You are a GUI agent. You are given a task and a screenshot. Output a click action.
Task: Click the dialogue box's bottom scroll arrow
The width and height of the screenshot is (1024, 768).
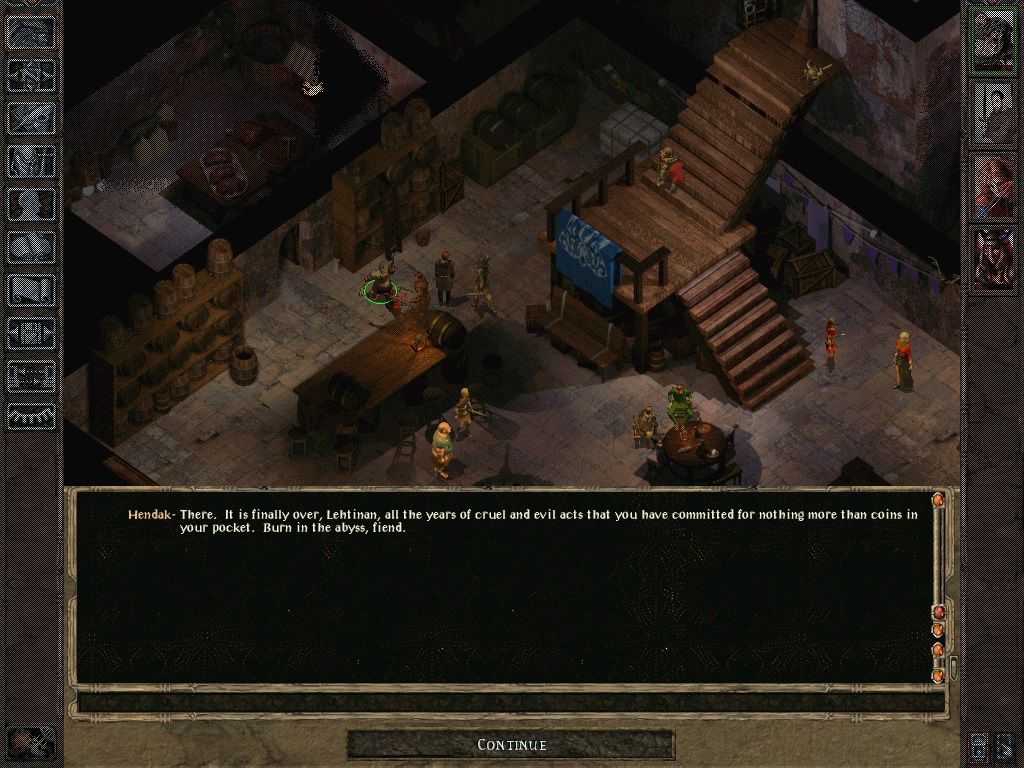(938, 676)
